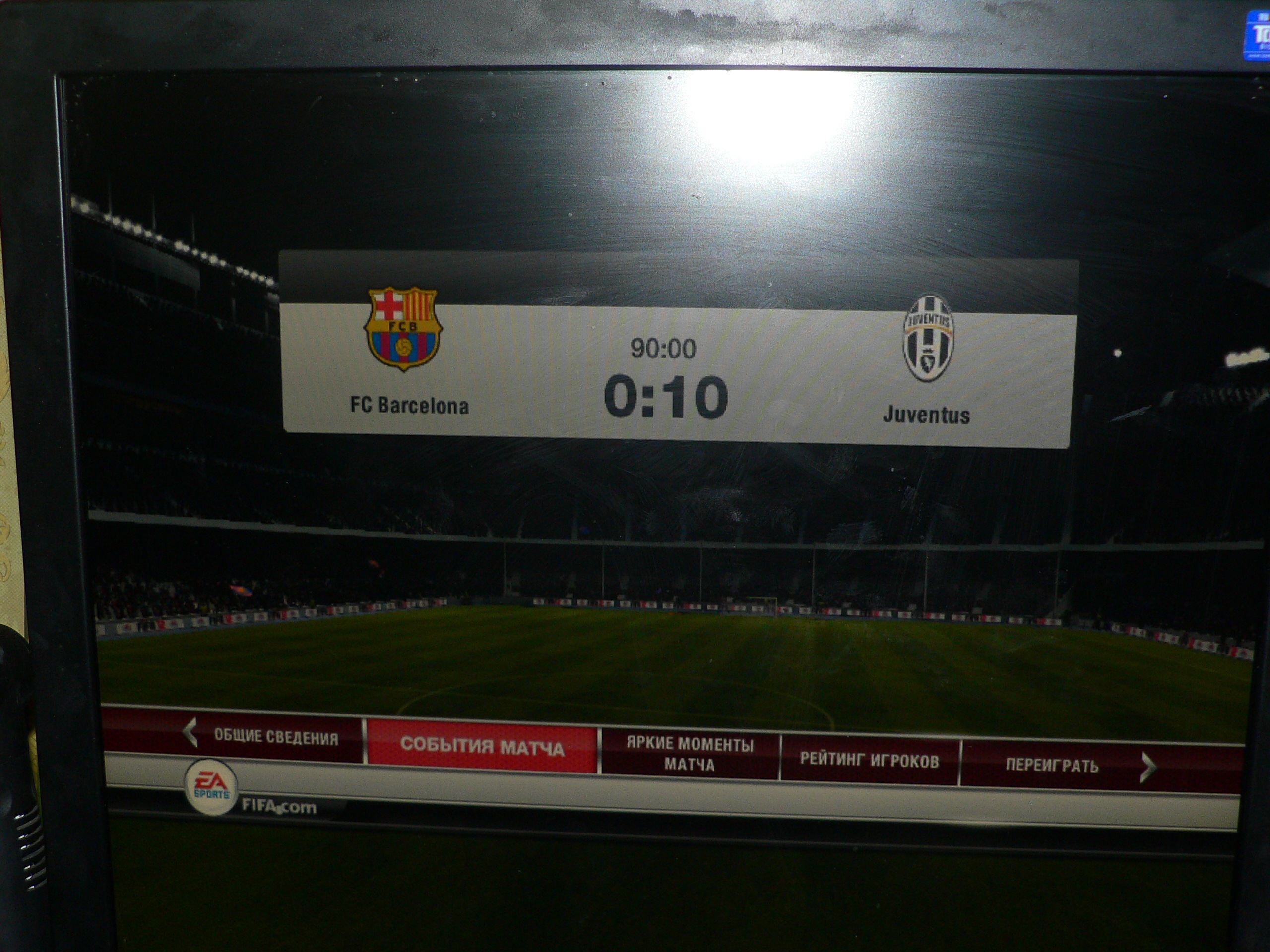Choose the Переиграть option
Viewport: 1270px width, 952px height.
click(x=1051, y=766)
